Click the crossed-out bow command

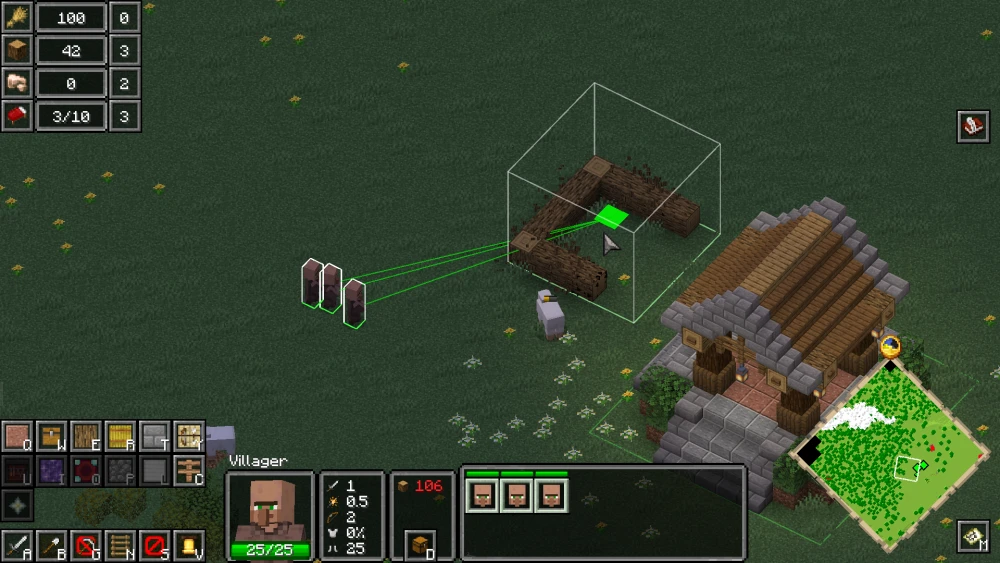point(86,546)
